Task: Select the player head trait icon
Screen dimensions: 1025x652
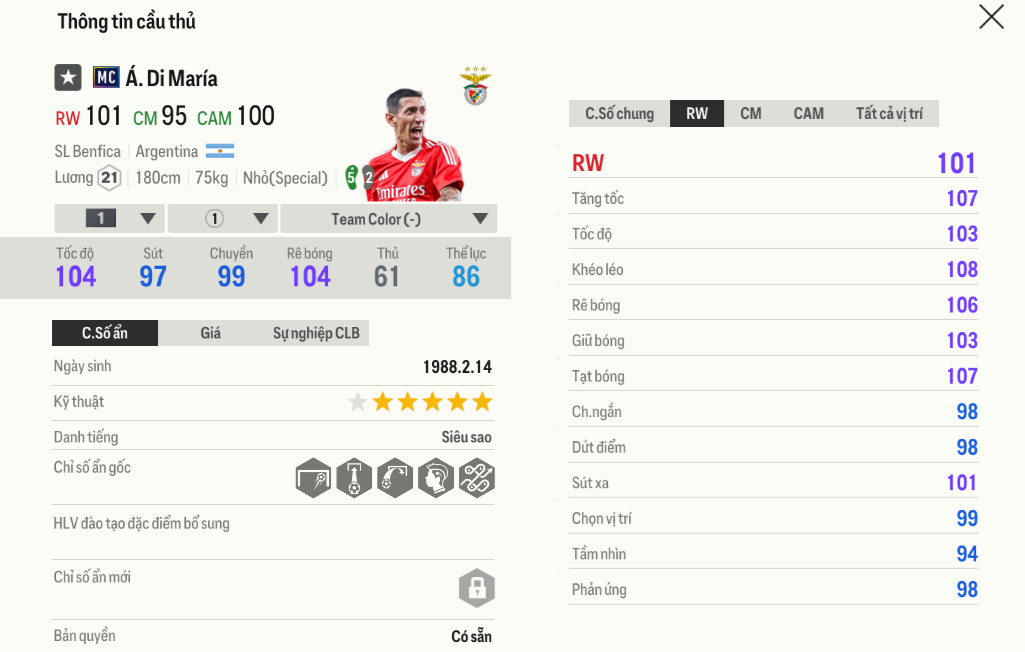Action: click(436, 476)
